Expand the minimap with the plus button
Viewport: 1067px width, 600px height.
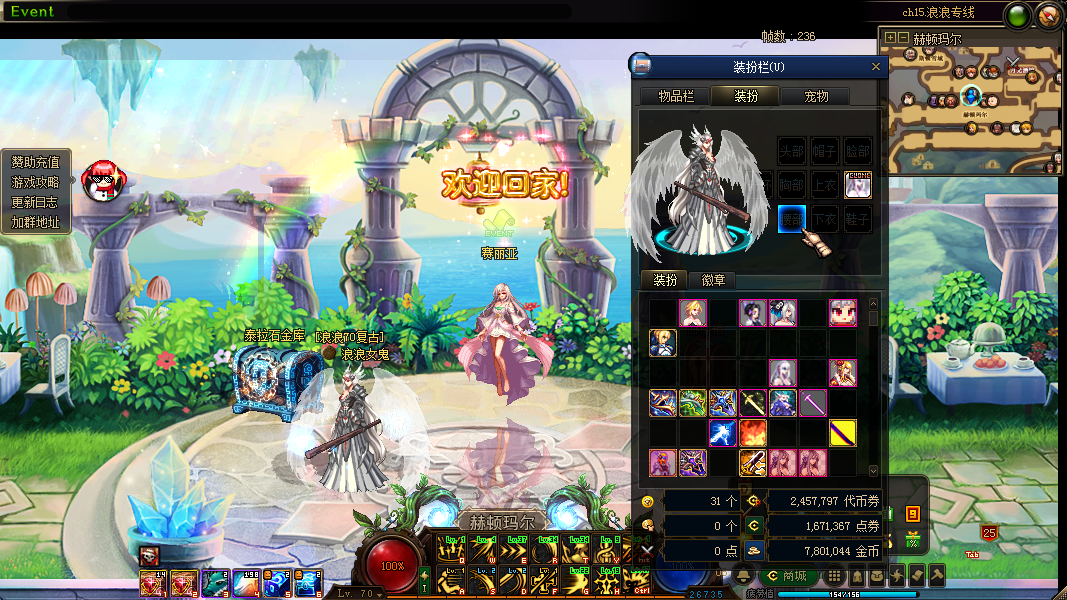890,38
